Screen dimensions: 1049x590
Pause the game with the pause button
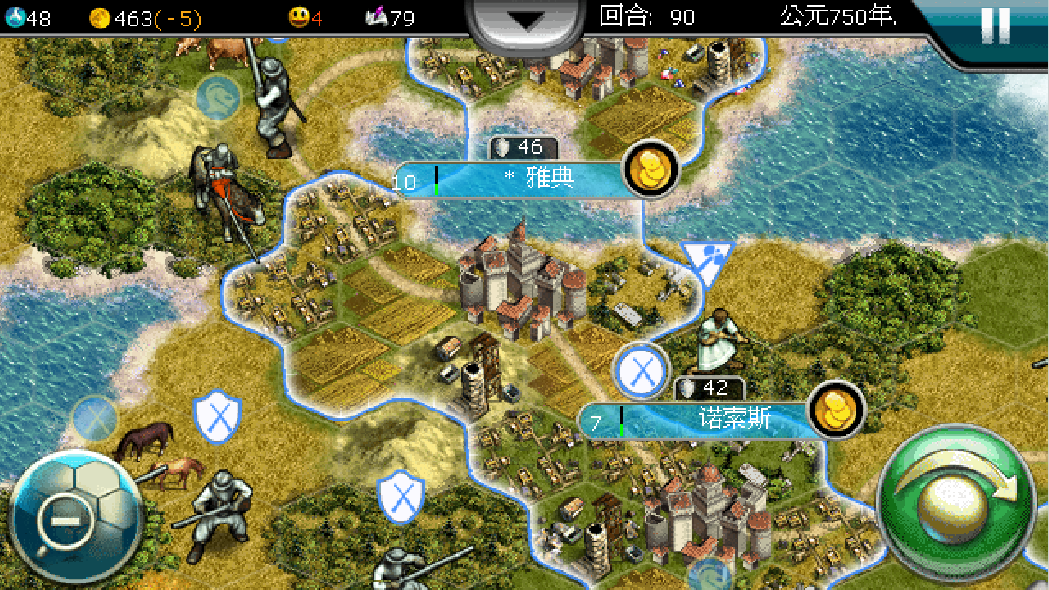click(x=995, y=25)
